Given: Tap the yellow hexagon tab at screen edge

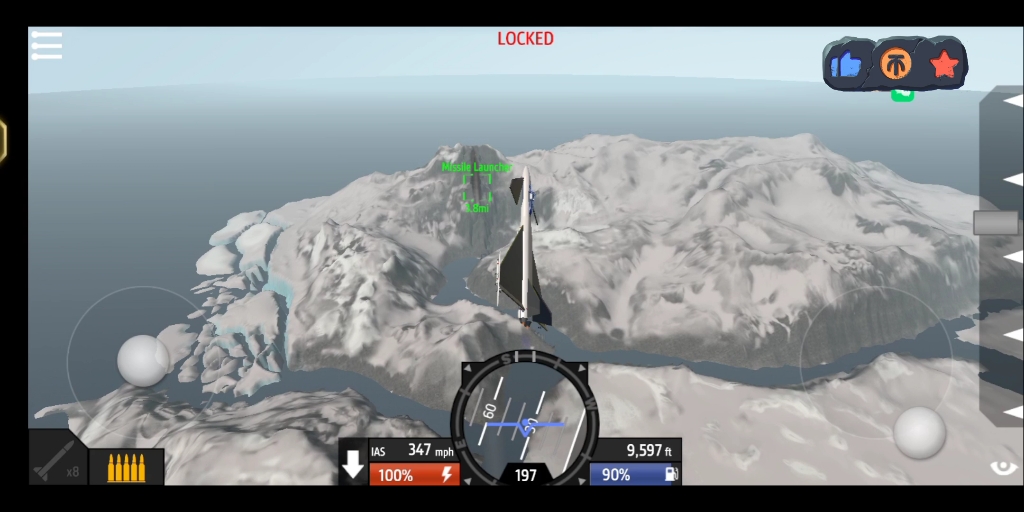Looking at the screenshot, I should [3, 140].
